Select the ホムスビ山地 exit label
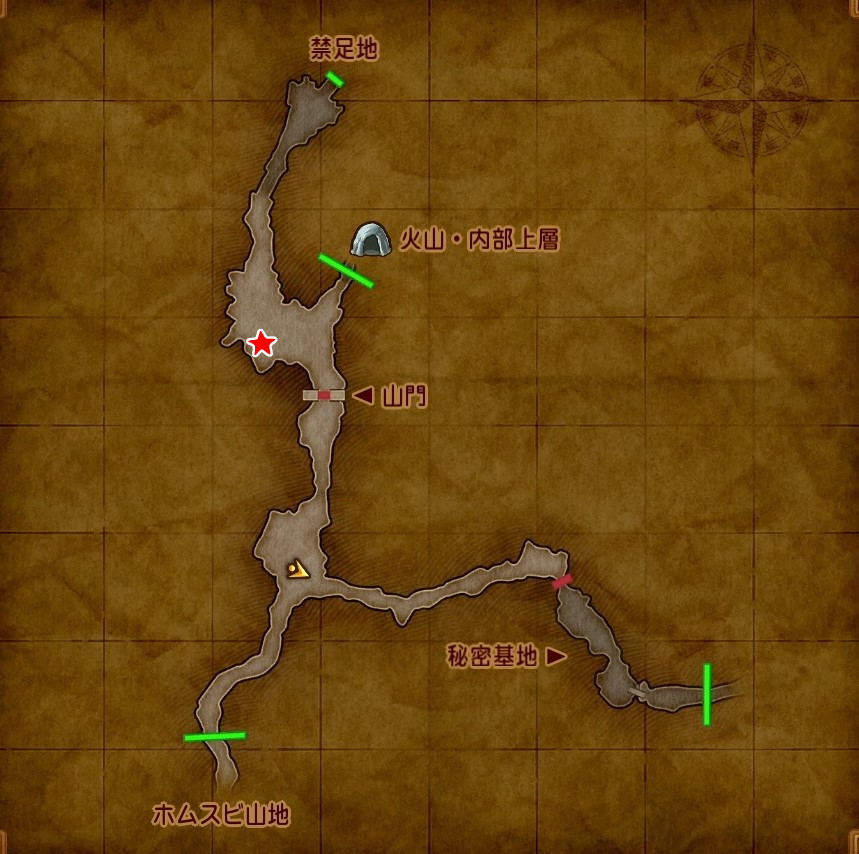Viewport: 859px width, 854px height. (x=220, y=815)
